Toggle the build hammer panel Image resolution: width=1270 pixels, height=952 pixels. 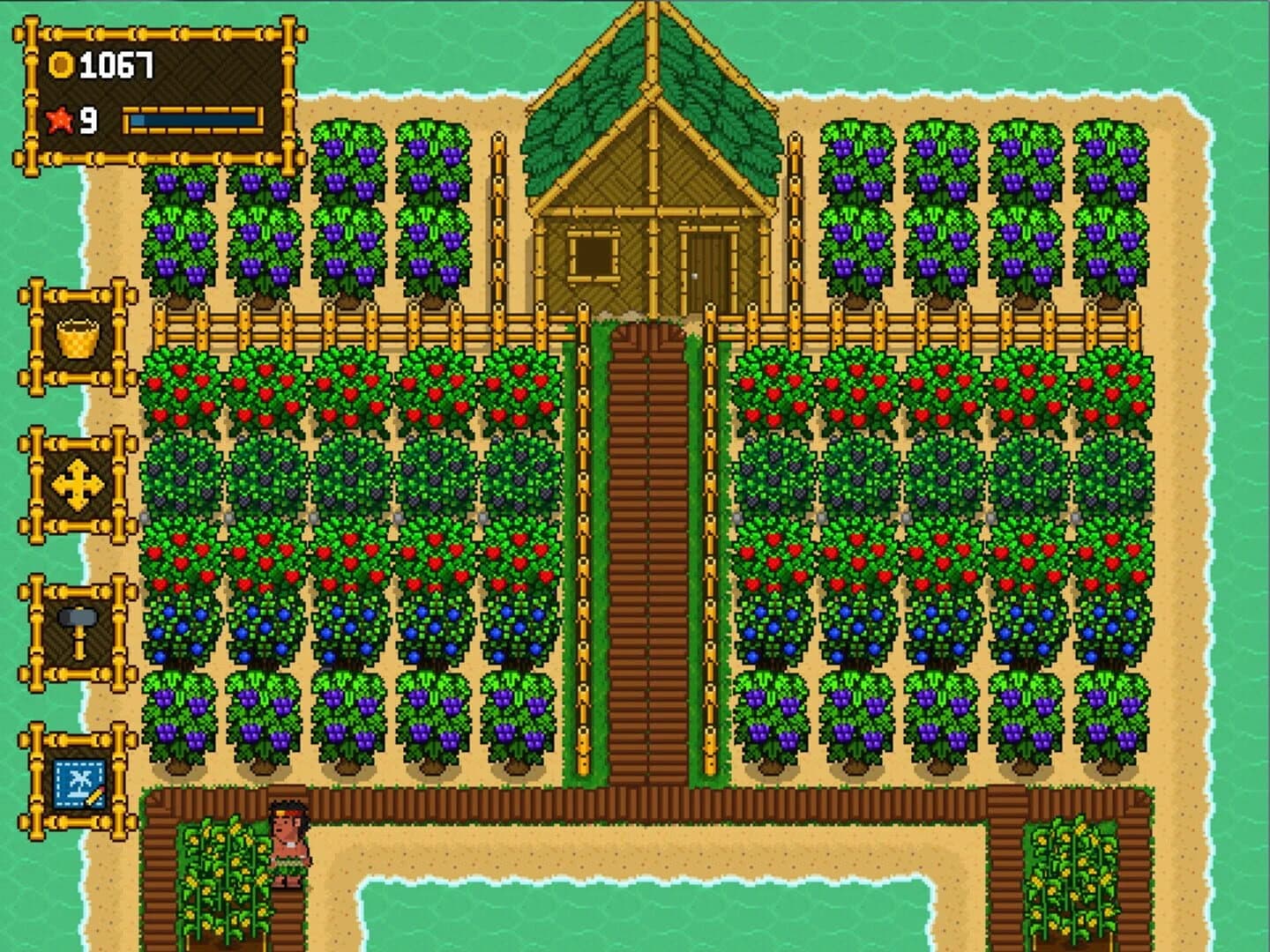(78, 630)
